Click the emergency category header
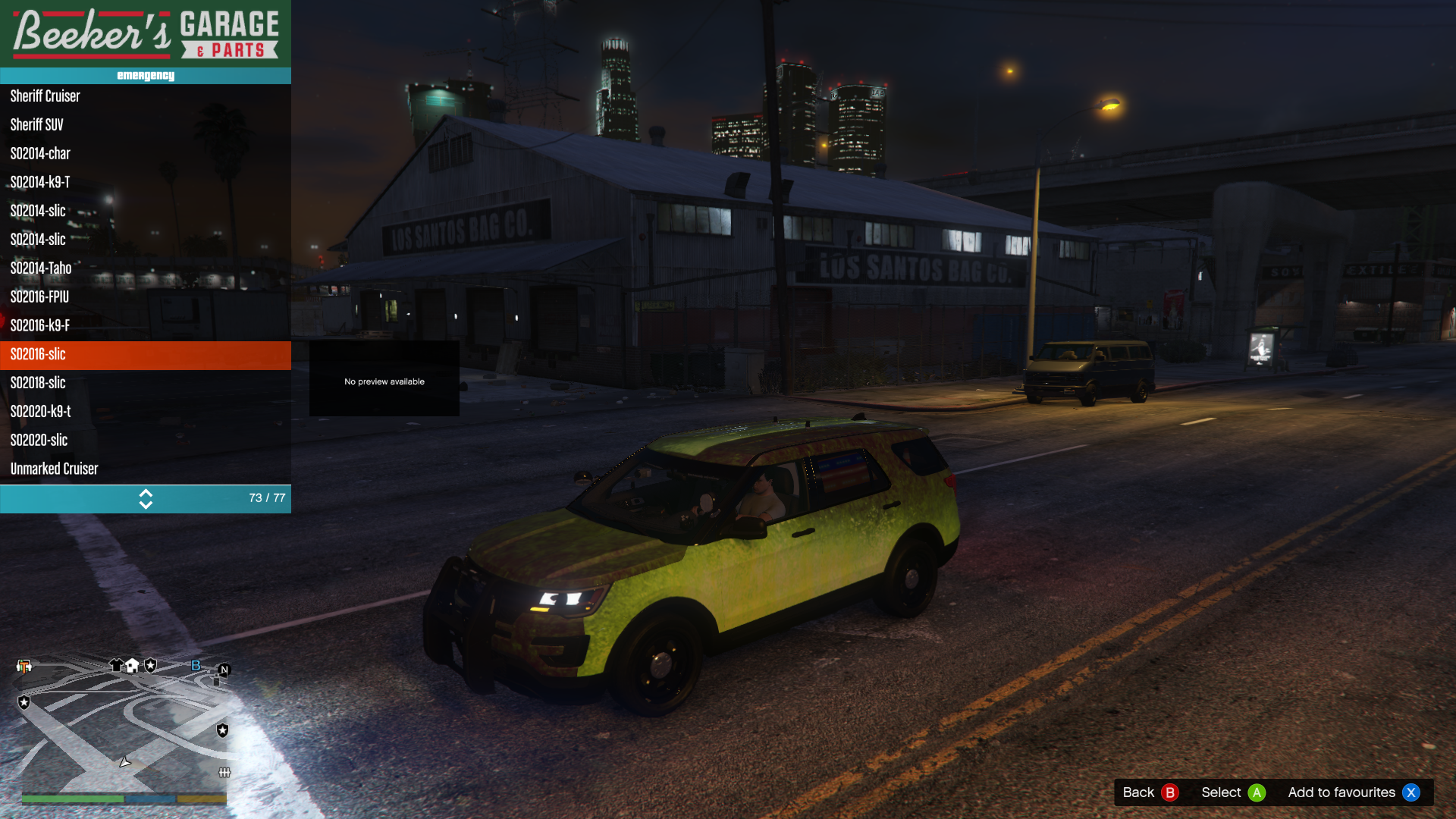 pyautogui.click(x=146, y=76)
